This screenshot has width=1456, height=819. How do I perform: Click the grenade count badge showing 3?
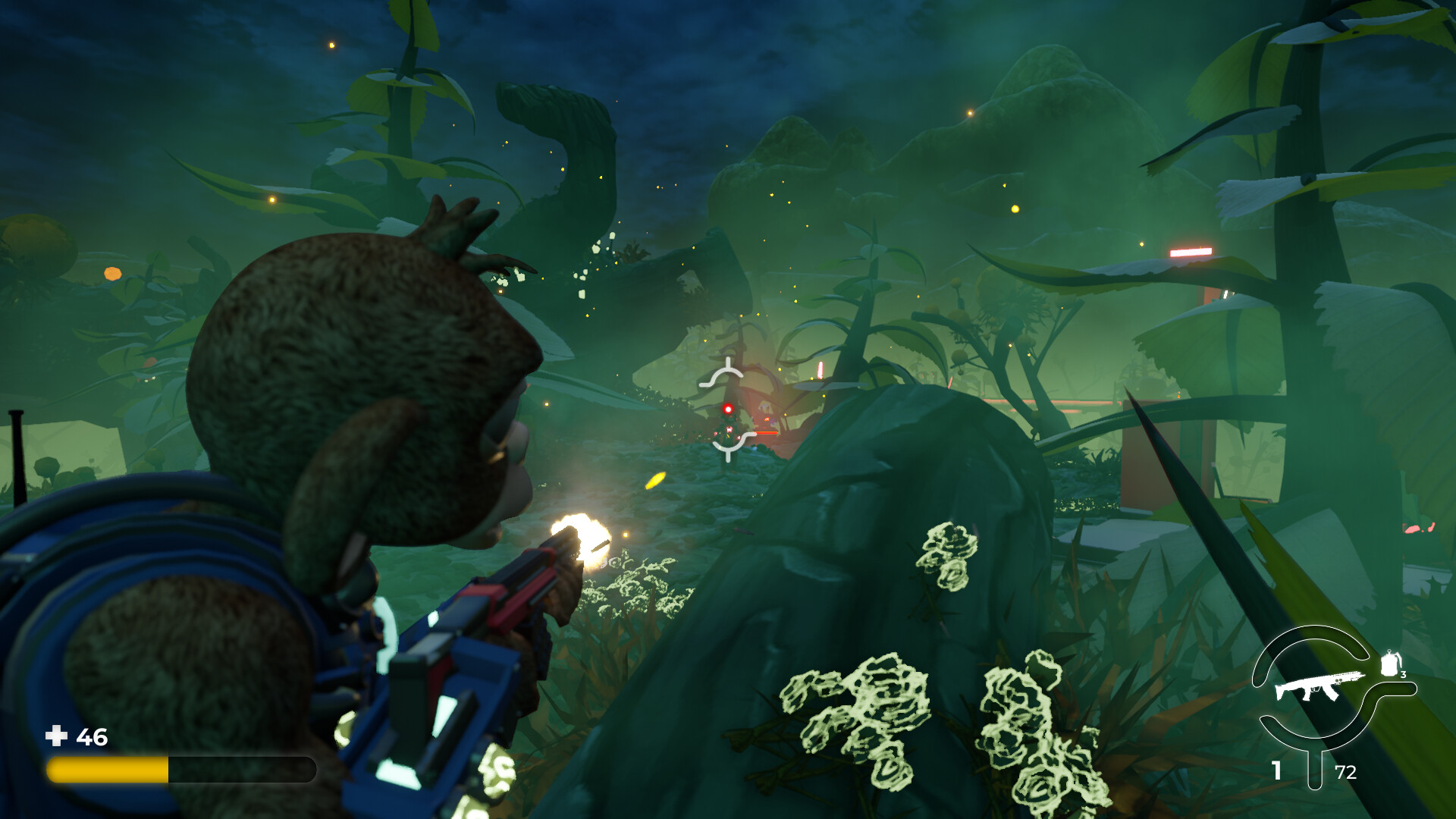(x=1404, y=675)
